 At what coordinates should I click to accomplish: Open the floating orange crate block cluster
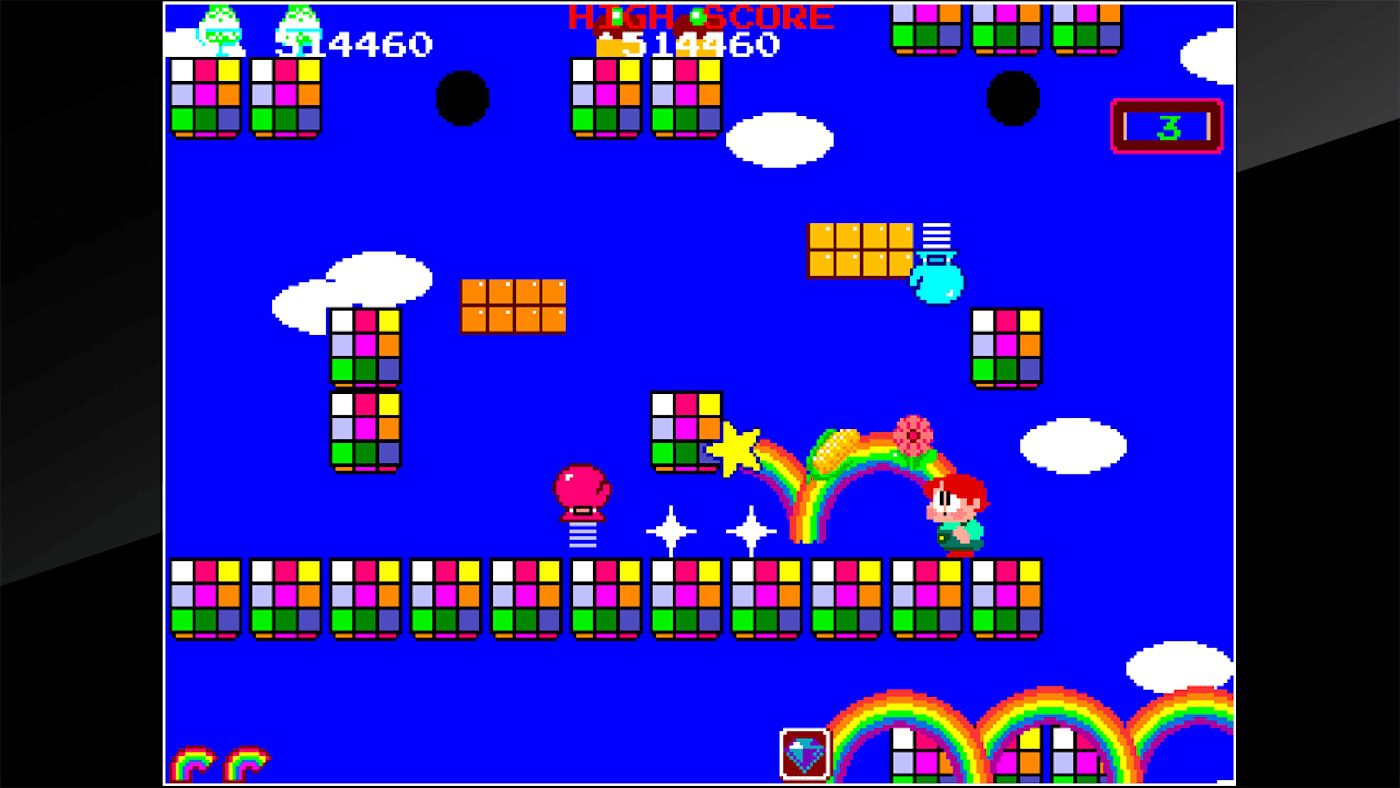point(512,305)
